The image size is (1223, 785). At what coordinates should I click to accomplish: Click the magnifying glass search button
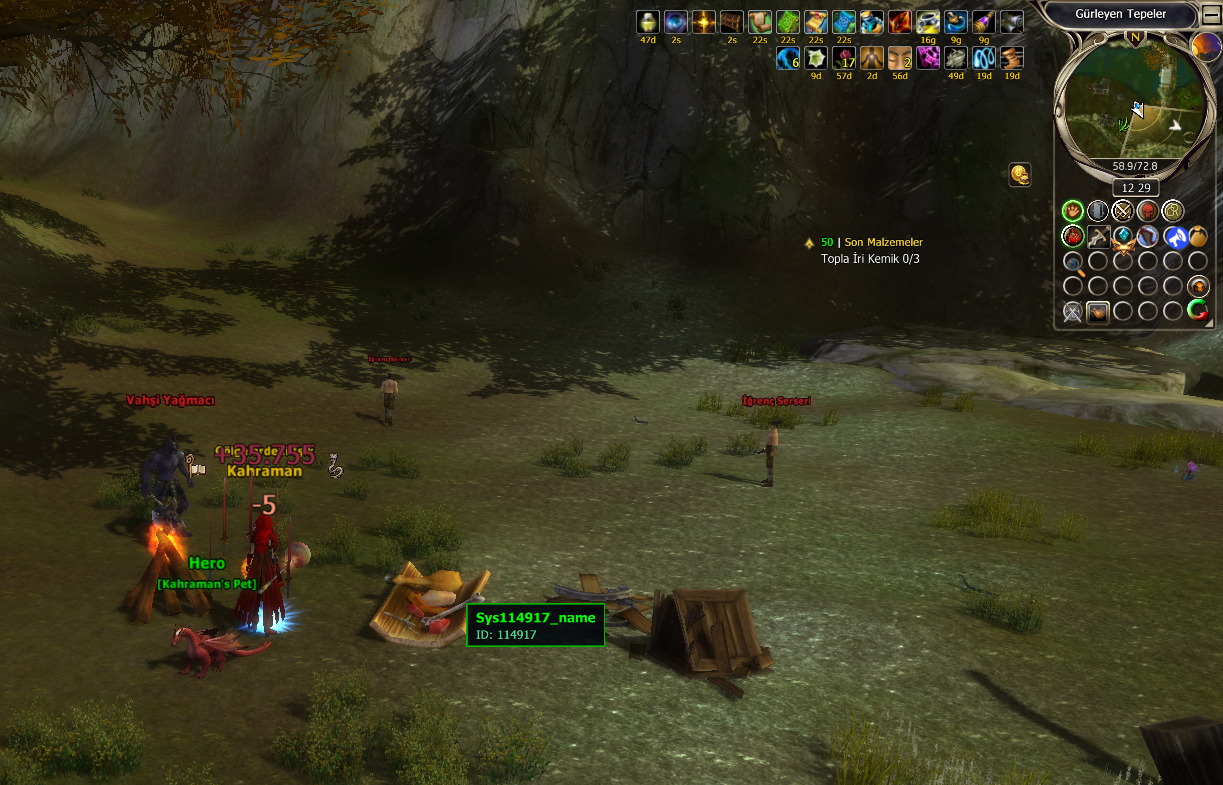1073,263
